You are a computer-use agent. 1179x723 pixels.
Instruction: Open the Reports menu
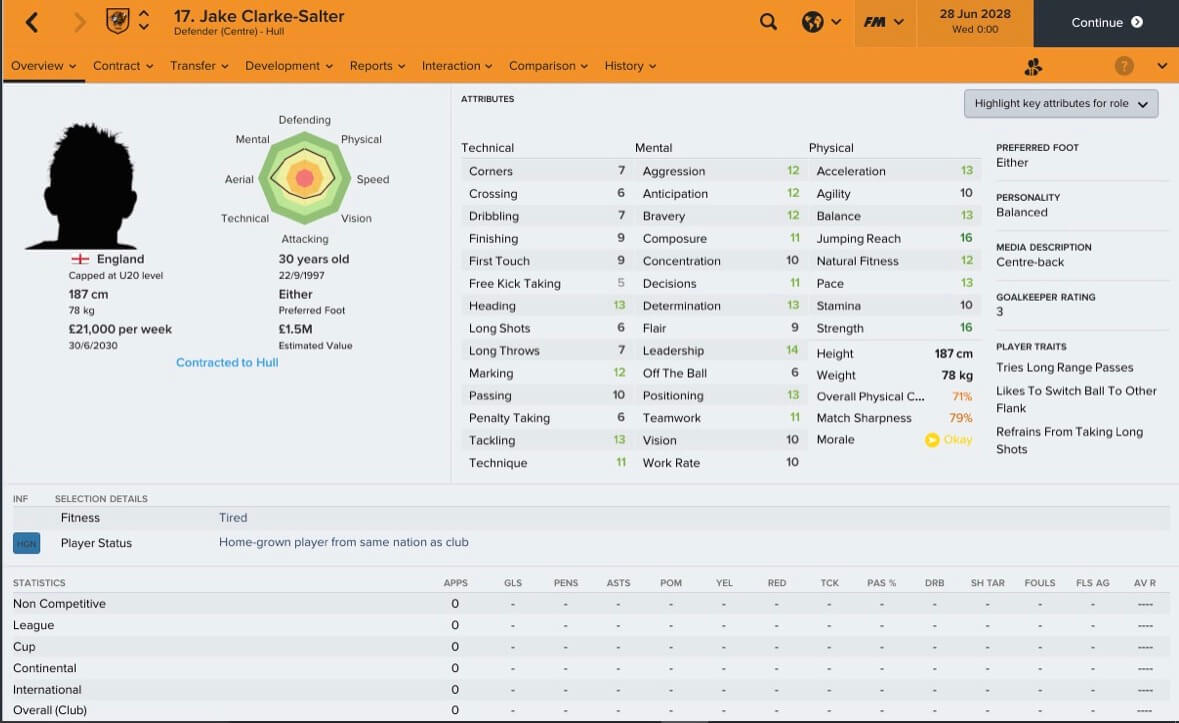tap(377, 66)
